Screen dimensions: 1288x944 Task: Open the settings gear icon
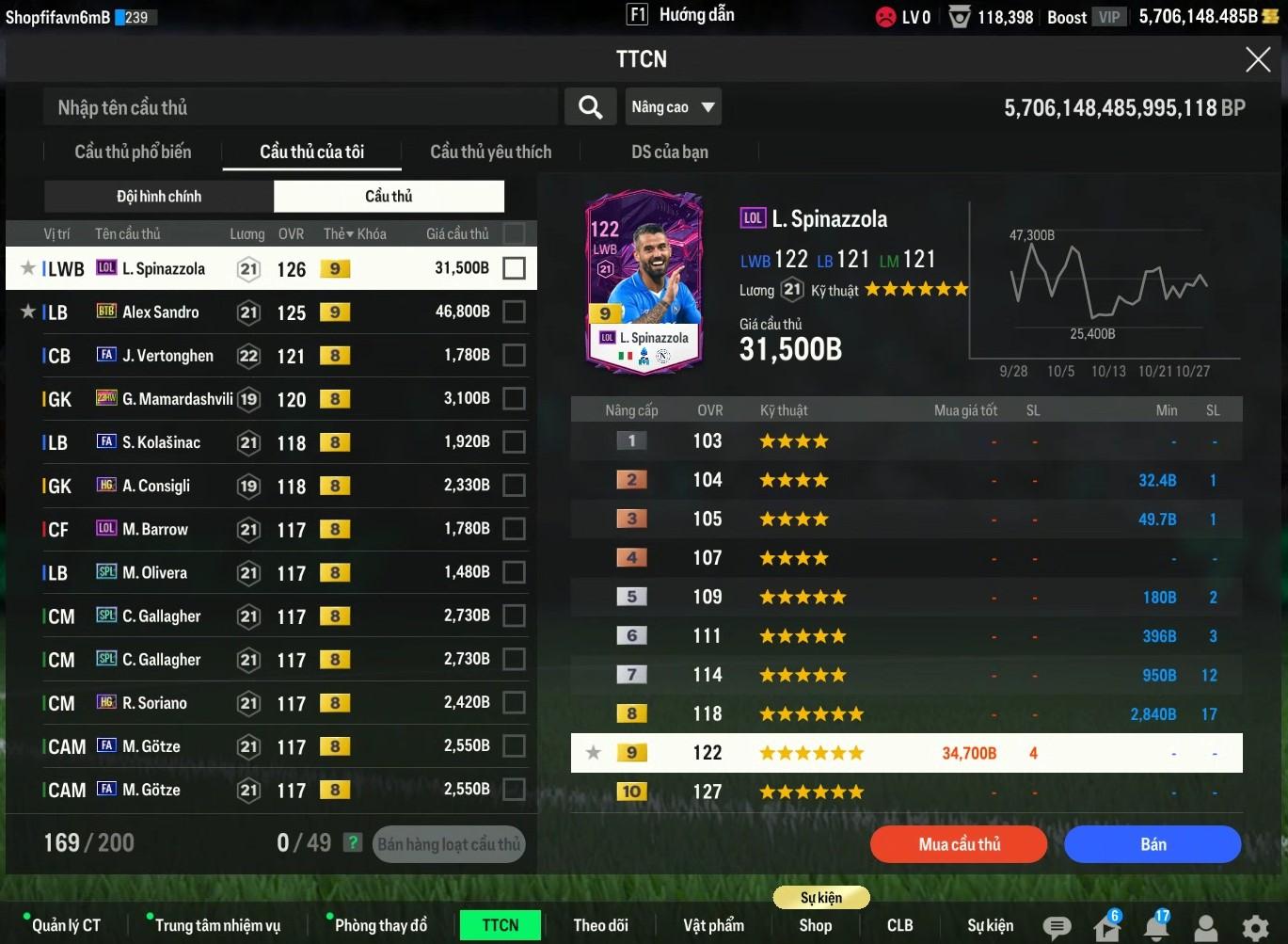[x=1255, y=927]
